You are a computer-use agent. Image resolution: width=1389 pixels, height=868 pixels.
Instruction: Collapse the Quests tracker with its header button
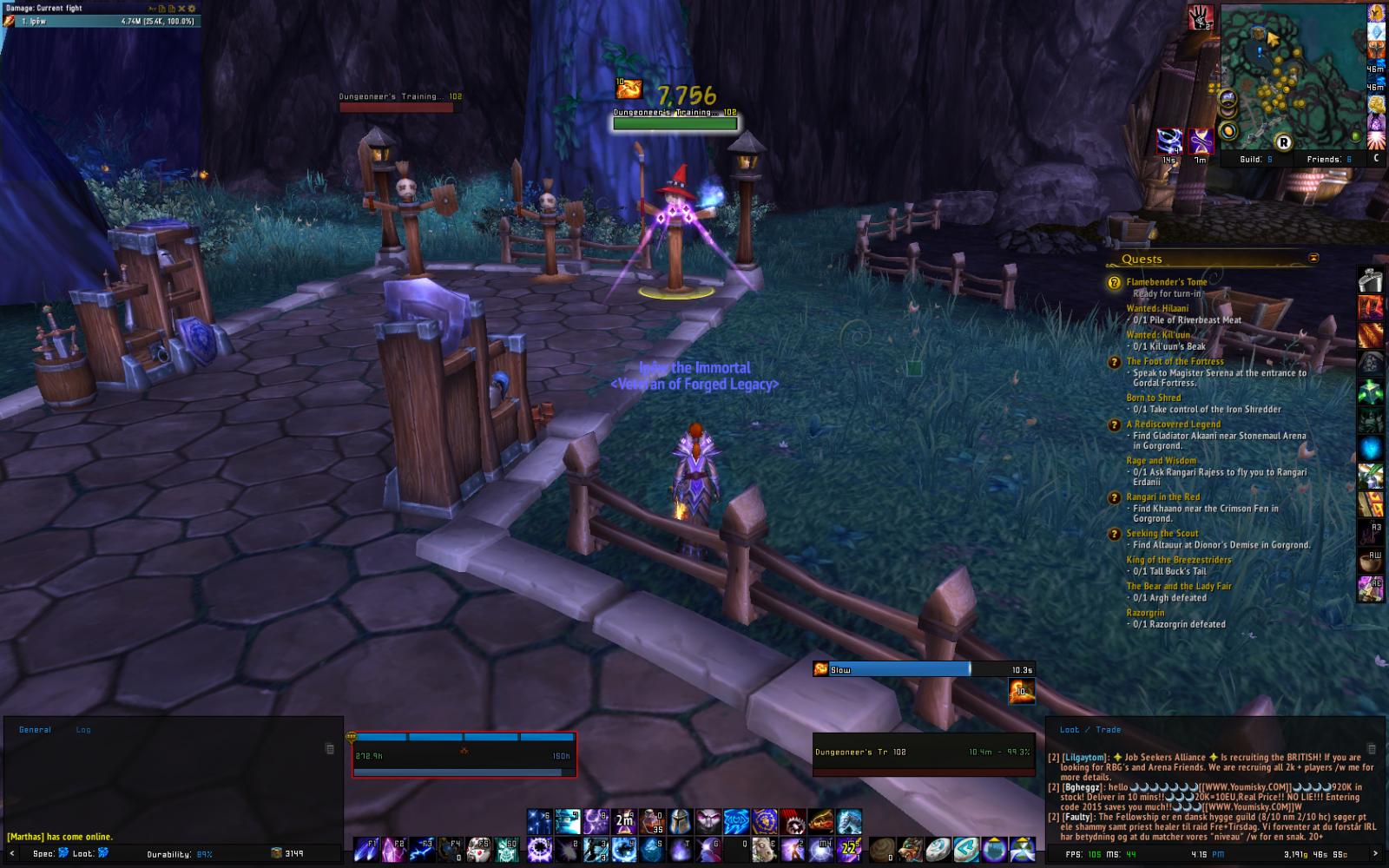click(1313, 258)
